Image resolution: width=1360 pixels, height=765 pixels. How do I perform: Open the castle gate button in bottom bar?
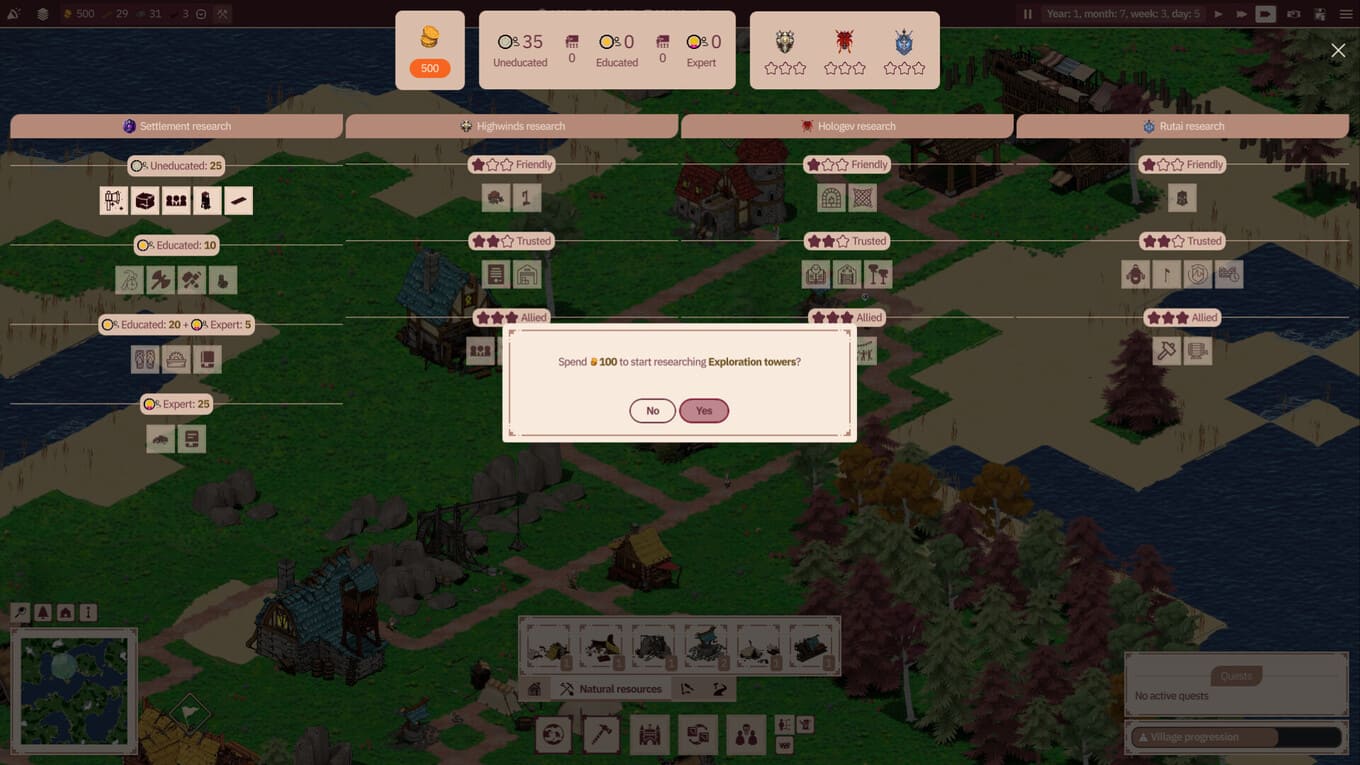[650, 735]
